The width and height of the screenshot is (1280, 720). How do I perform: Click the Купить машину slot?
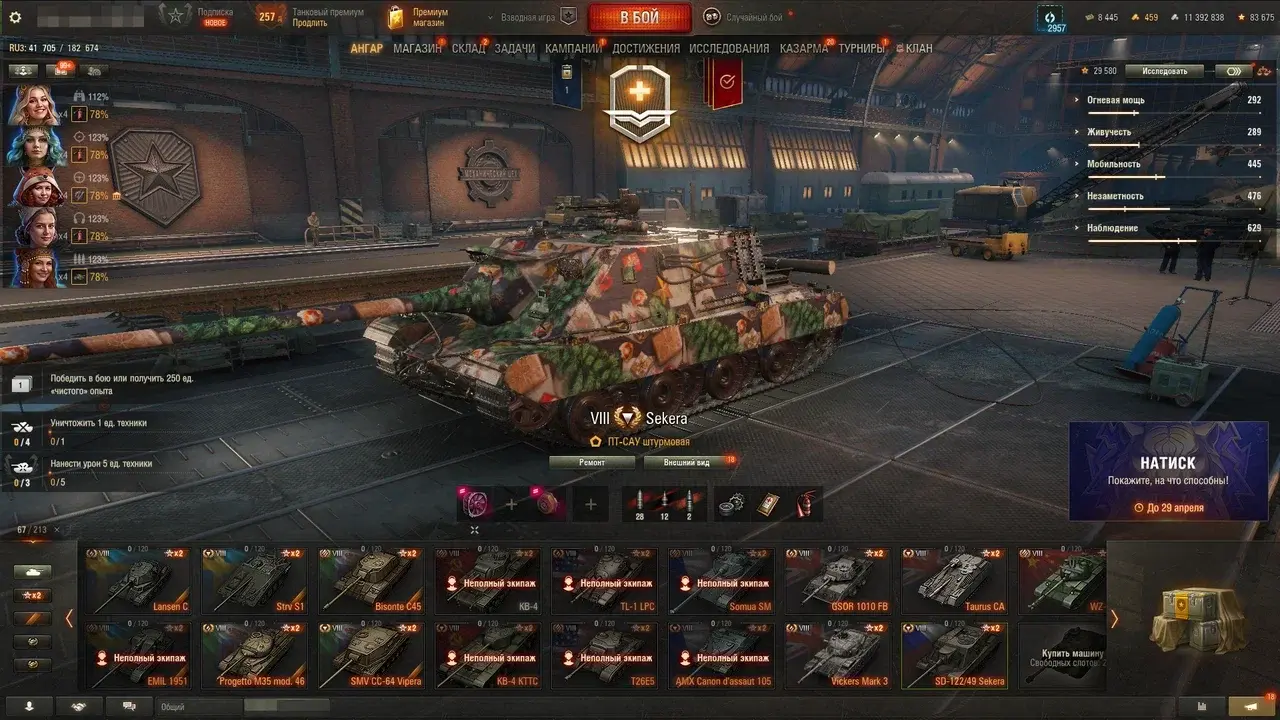(1060, 655)
